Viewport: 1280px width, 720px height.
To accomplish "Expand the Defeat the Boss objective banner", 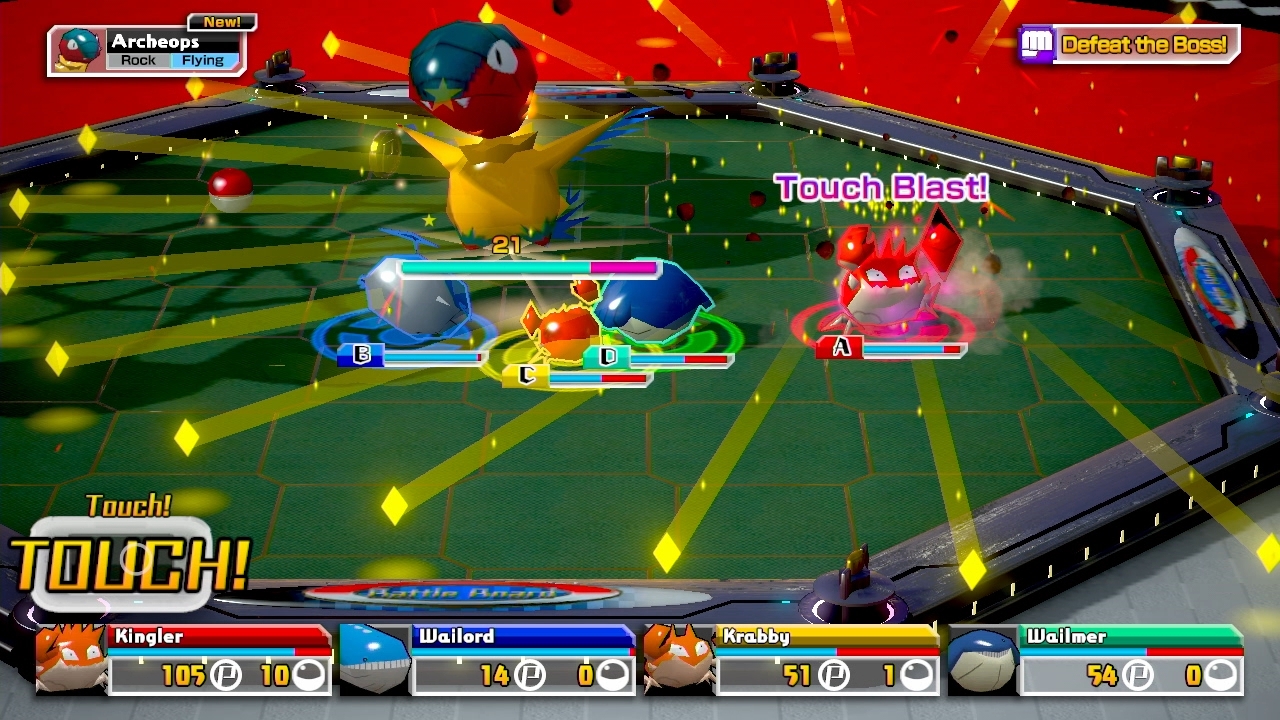I will (1145, 44).
